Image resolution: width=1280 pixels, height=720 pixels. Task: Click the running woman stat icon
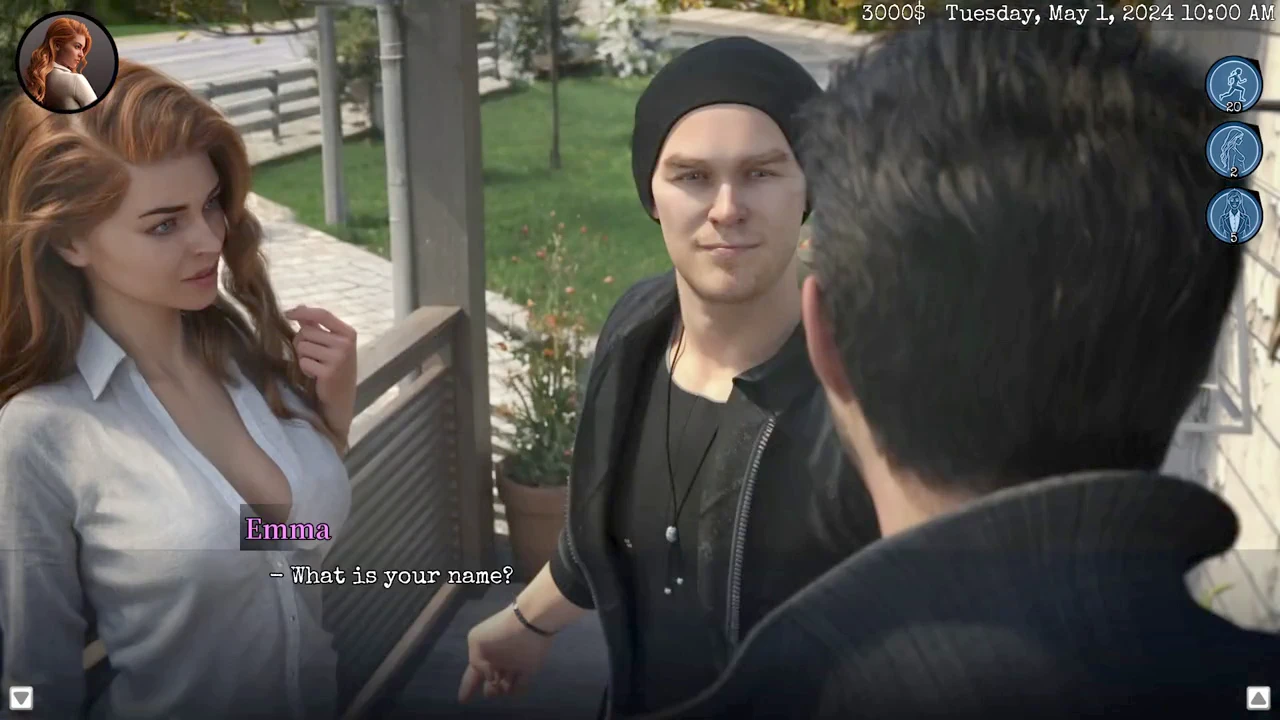click(x=1233, y=84)
